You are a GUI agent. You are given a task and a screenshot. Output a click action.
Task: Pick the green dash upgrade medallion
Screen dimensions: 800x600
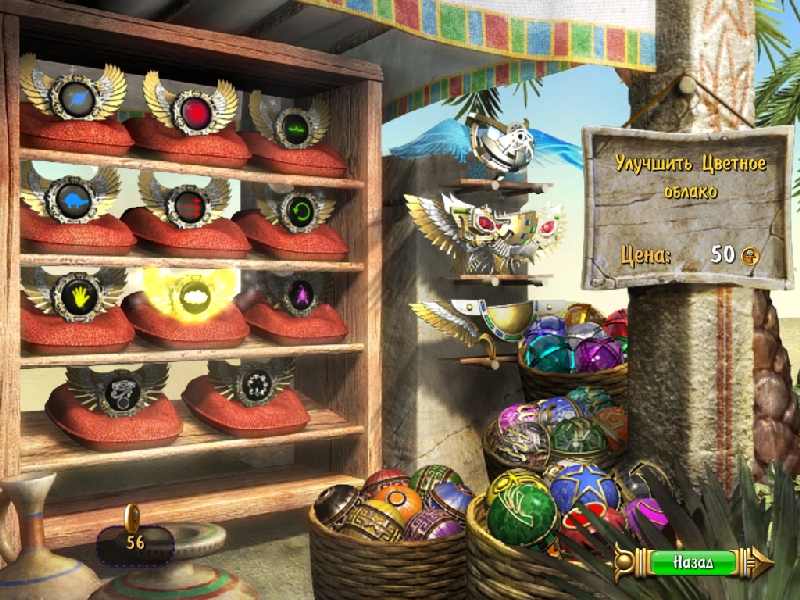(296, 127)
